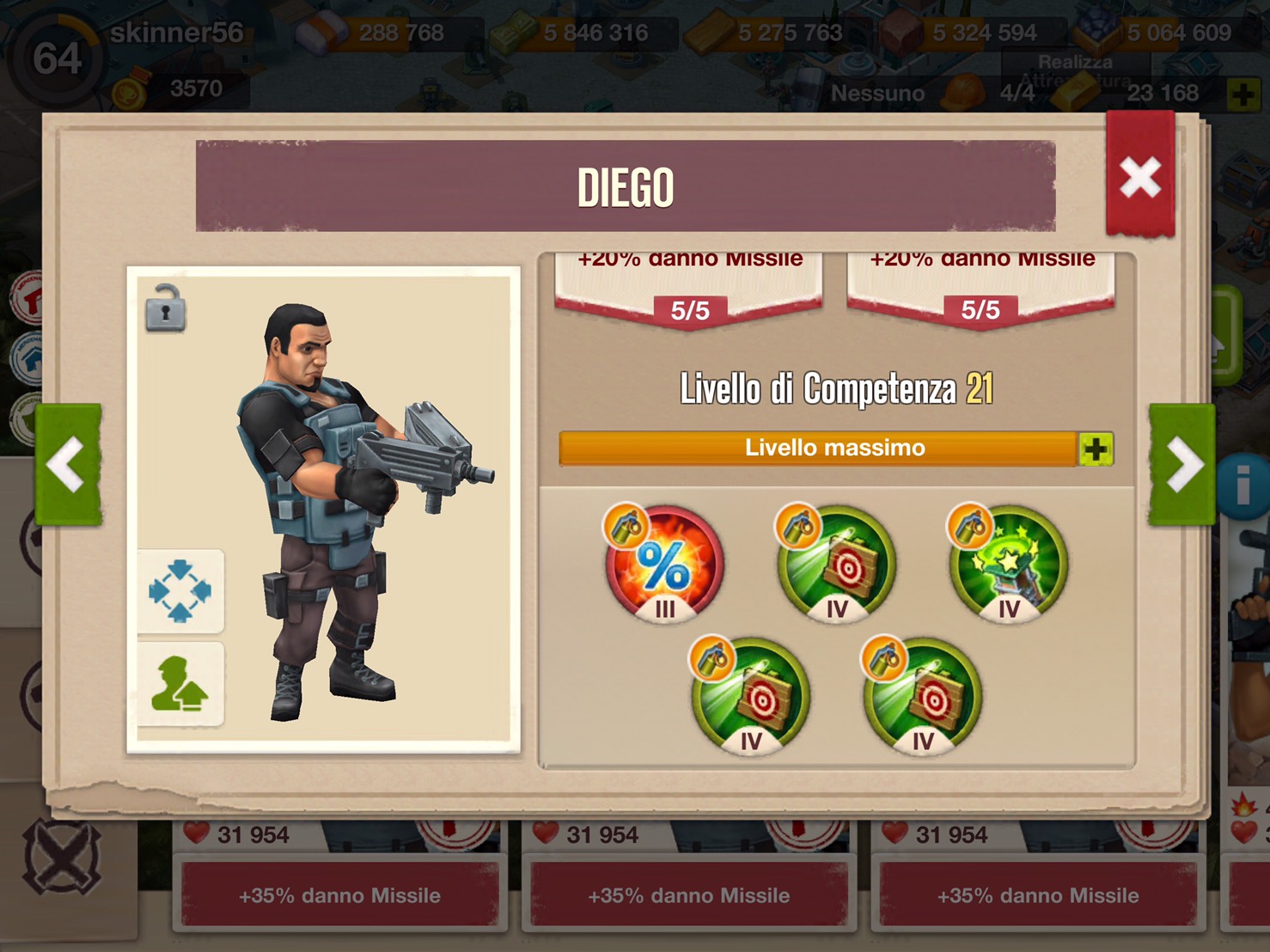1270x952 pixels.
Task: Click the plus button beside Livello massimo
Action: tap(1095, 449)
